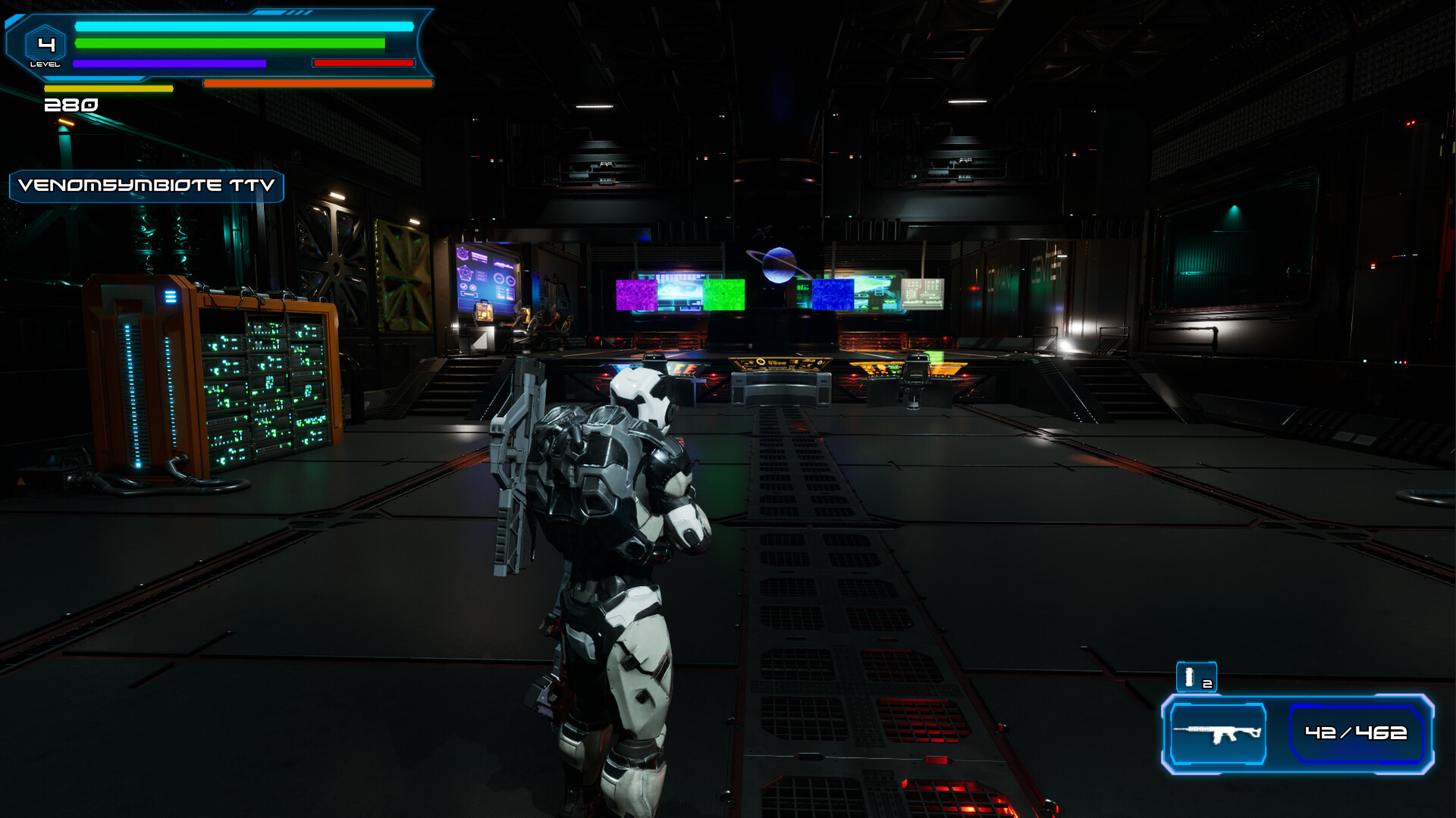Click the red health bar segment
Screen dimensions: 1456x818
[364, 63]
